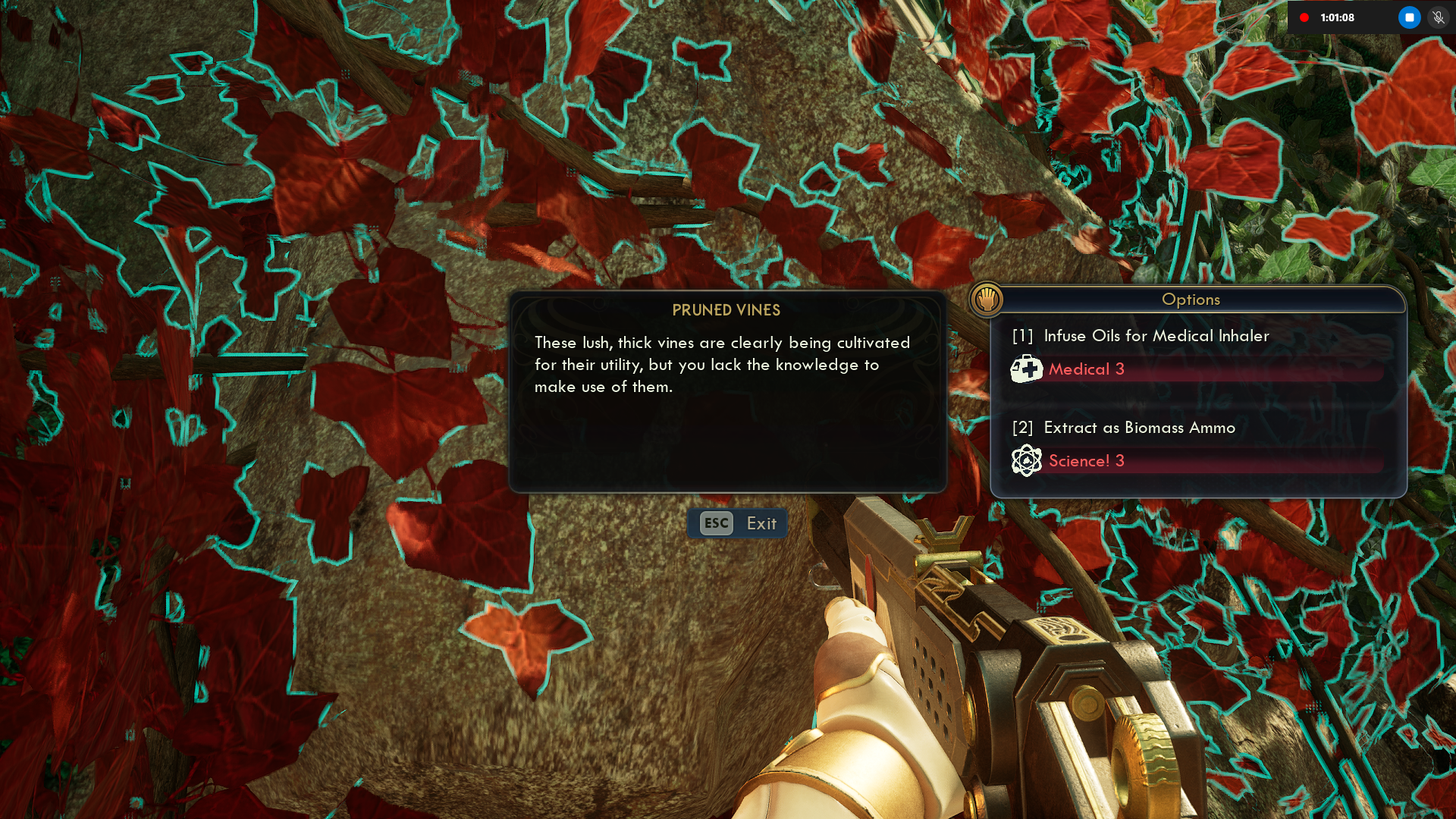Select Extract as Biomass Ammo option
This screenshot has width=1456, height=819.
1139,428
